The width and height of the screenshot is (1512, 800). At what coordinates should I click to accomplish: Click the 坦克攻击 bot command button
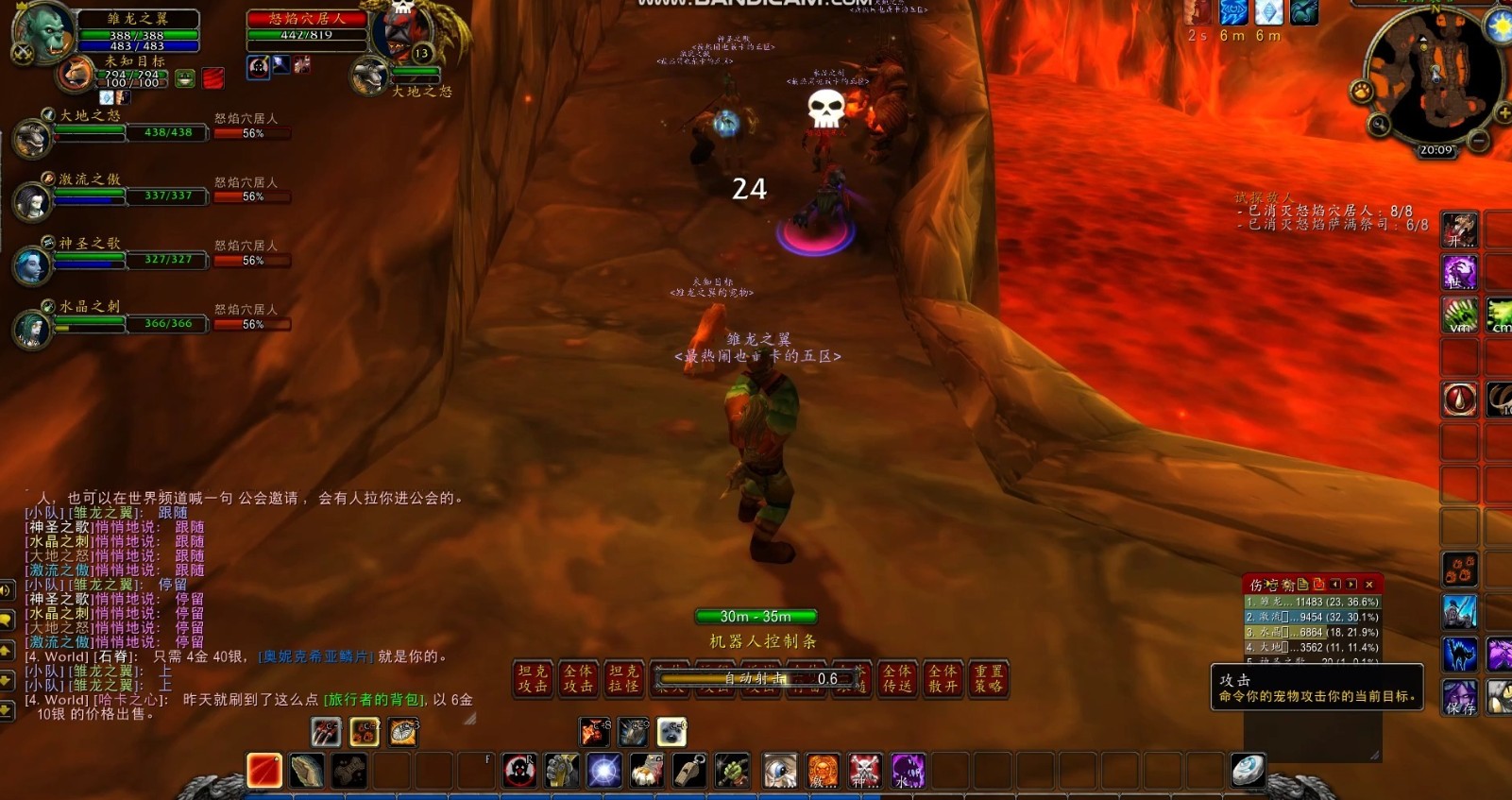point(533,679)
